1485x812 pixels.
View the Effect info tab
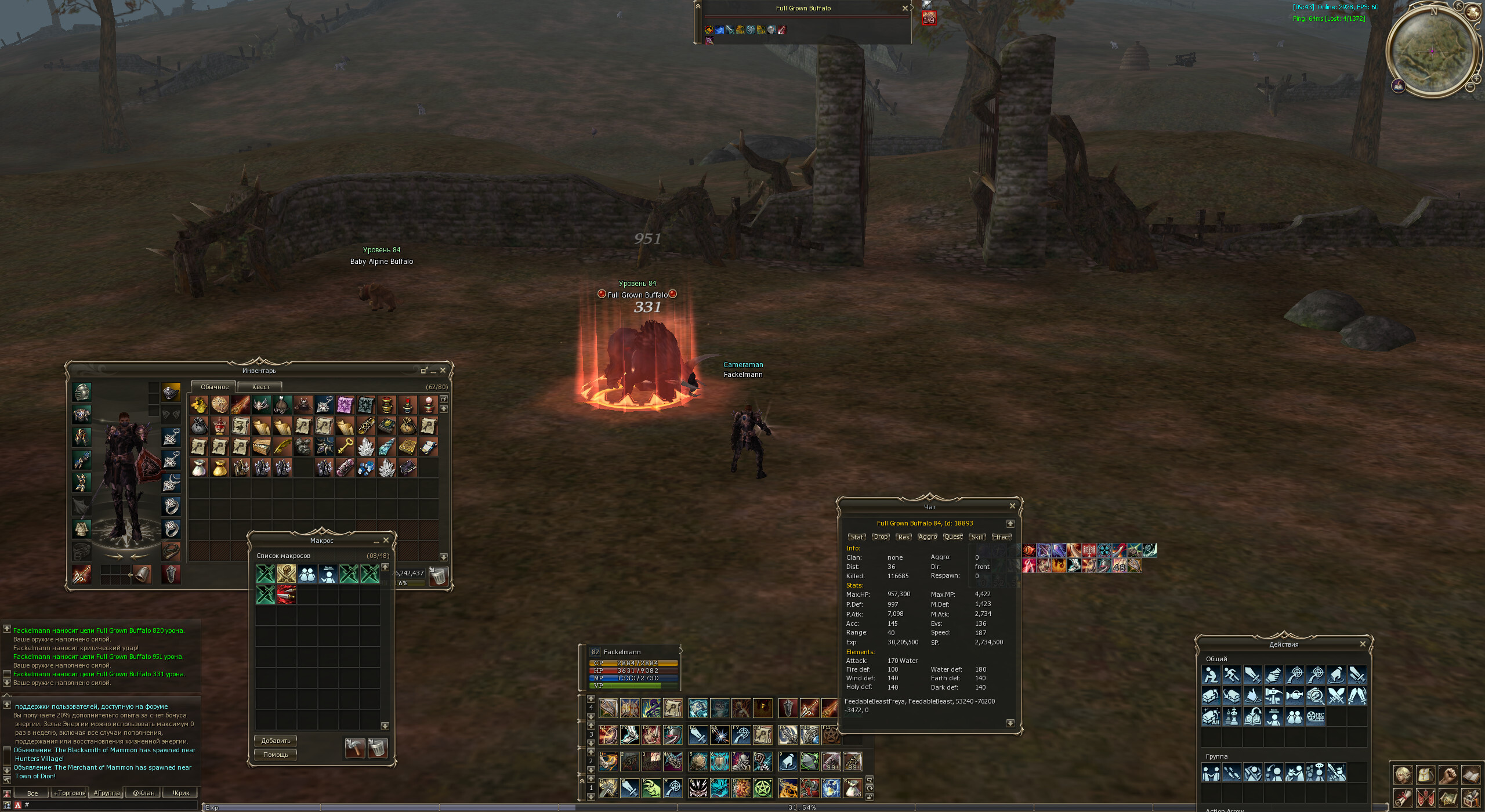(x=1001, y=537)
